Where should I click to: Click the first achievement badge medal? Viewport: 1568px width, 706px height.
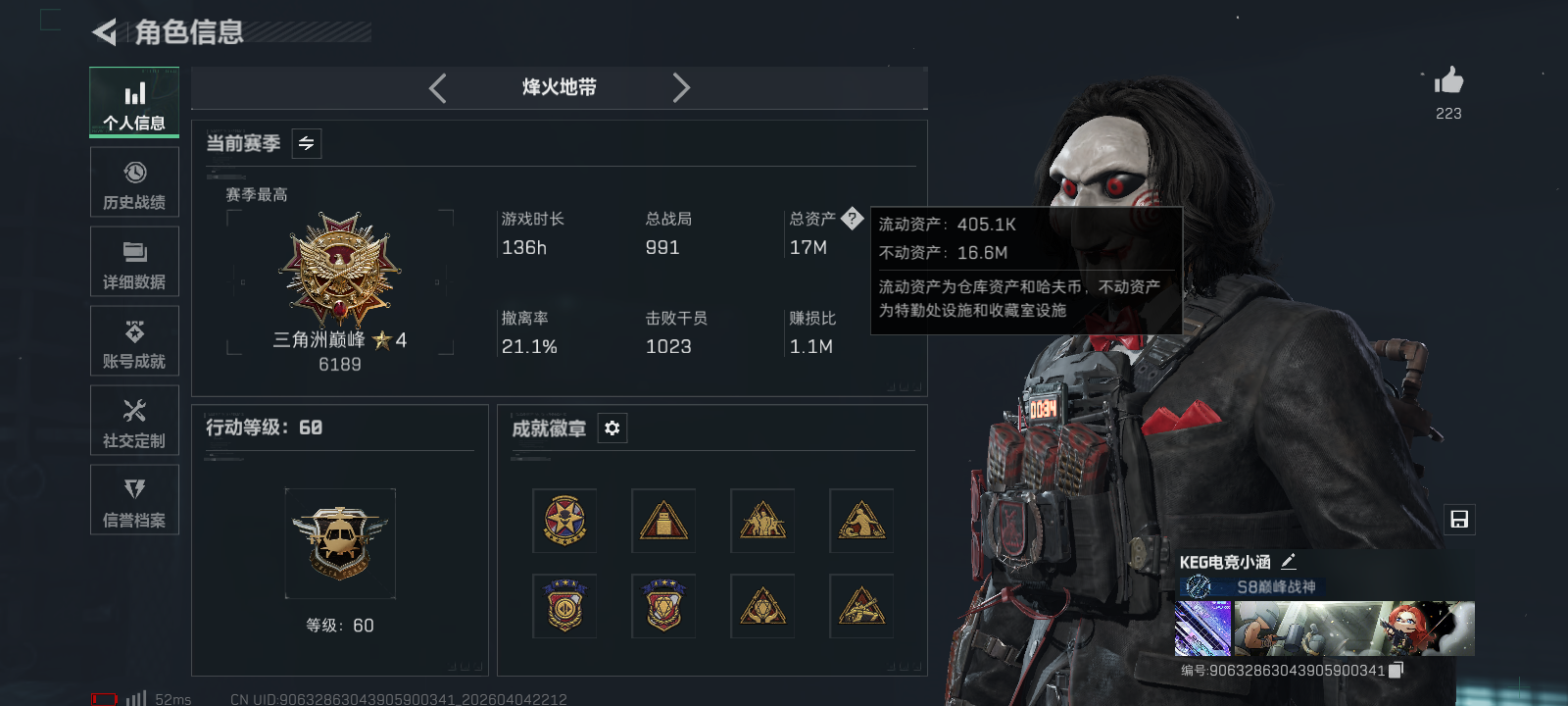point(564,521)
